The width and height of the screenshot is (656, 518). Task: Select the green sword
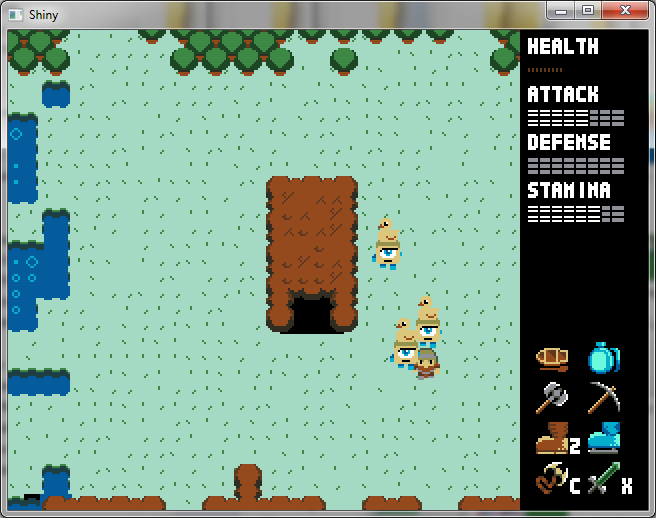(x=603, y=482)
